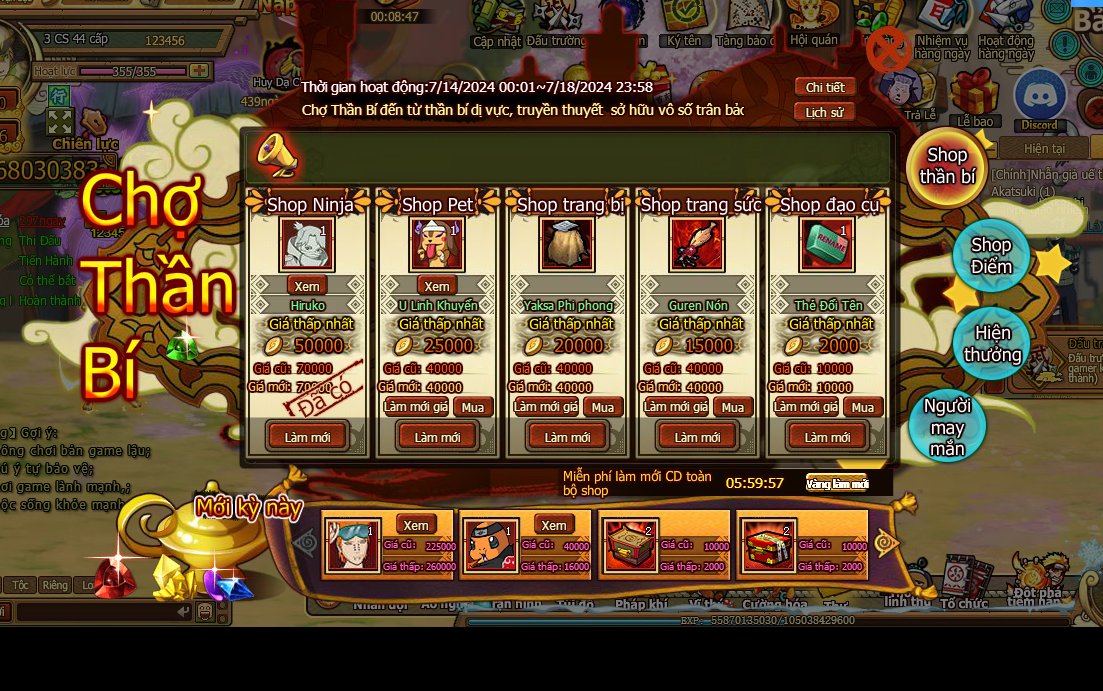Viewport: 1103px width, 691px height.
Task: Select the Người may mắn tab
Action: [947, 427]
